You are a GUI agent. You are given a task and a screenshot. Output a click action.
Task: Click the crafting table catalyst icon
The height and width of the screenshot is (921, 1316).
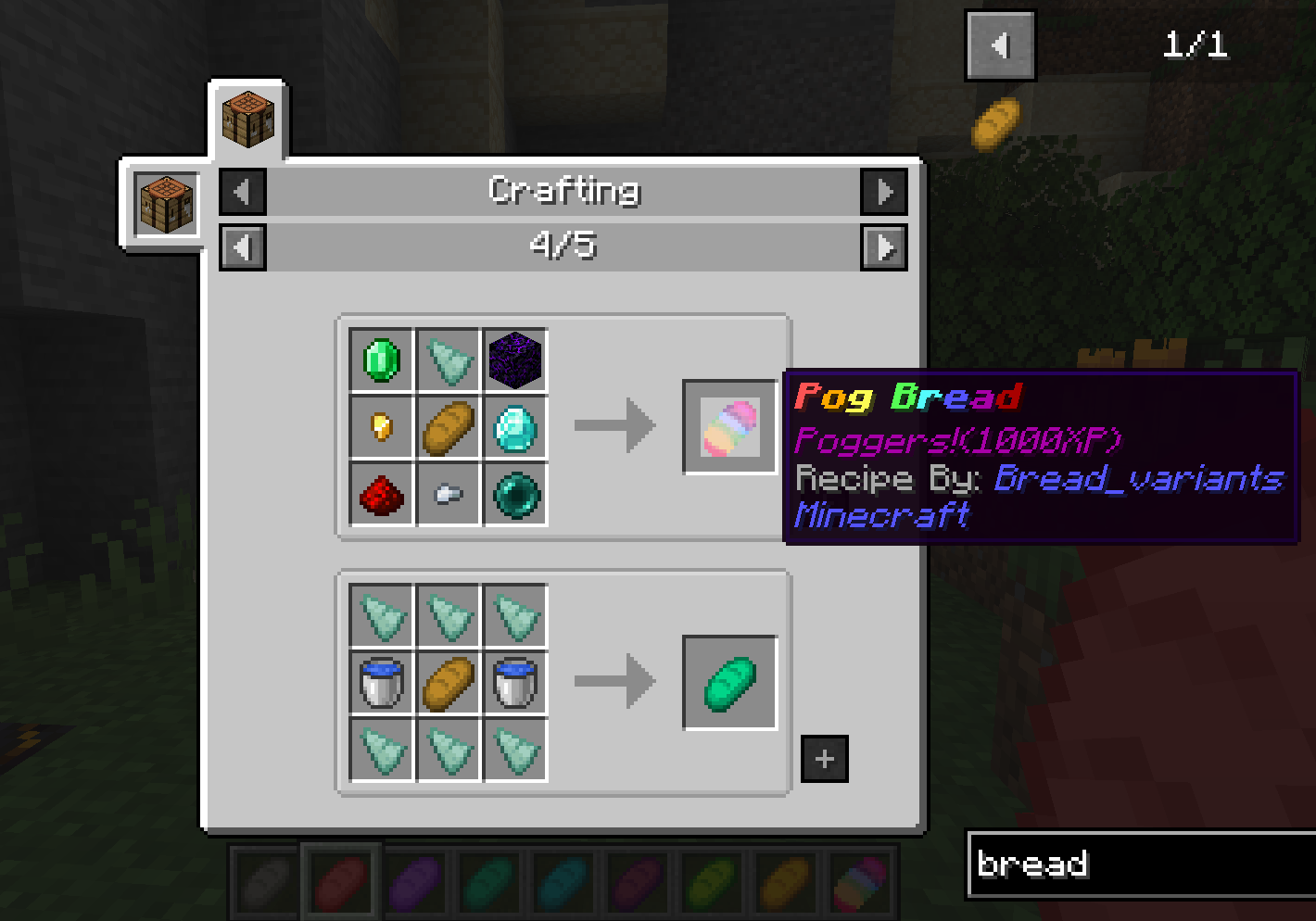tap(167, 203)
